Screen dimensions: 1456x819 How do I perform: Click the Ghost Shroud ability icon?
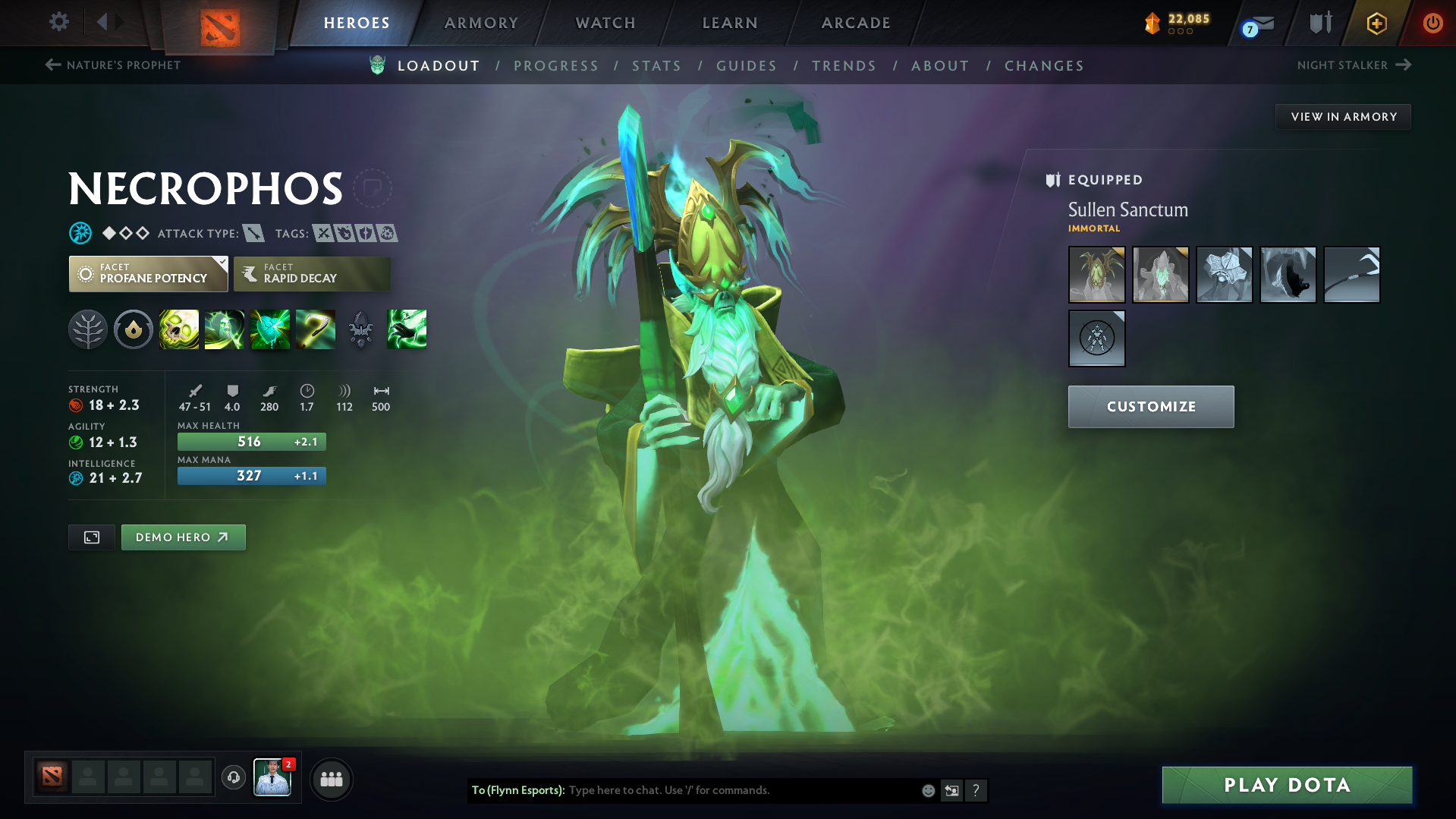tap(225, 329)
